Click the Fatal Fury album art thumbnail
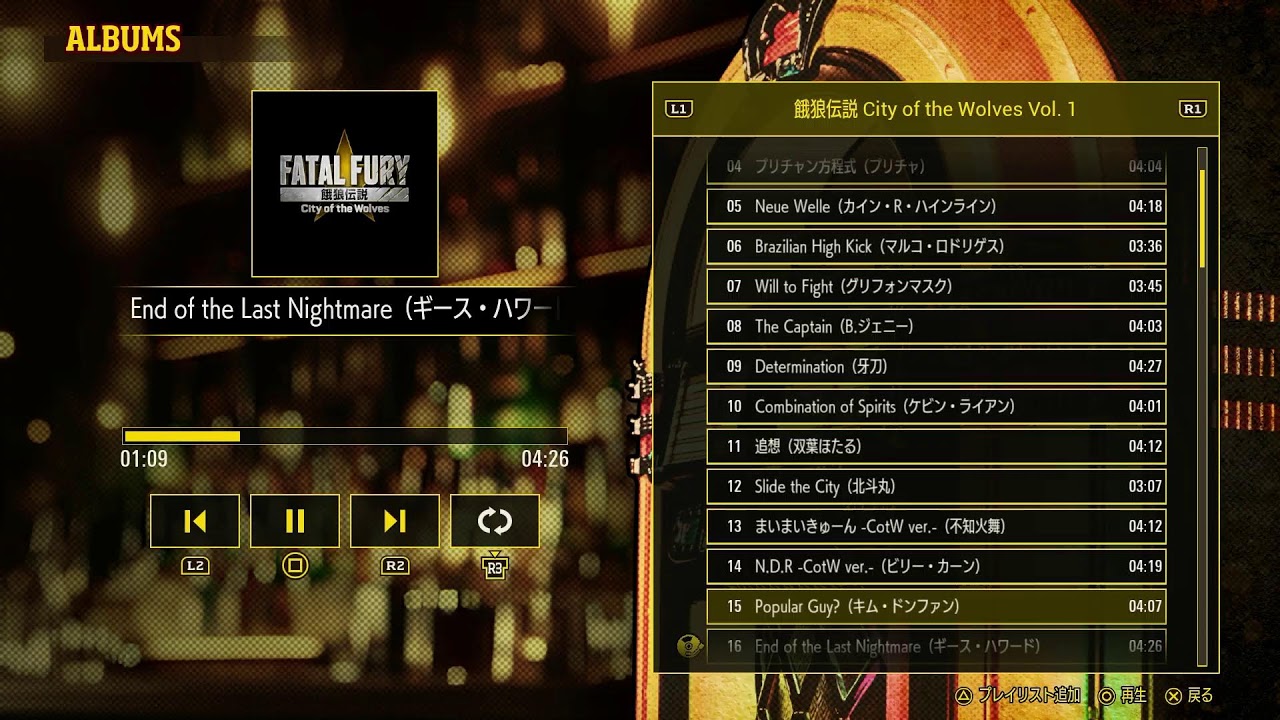This screenshot has width=1280, height=720. pos(344,184)
